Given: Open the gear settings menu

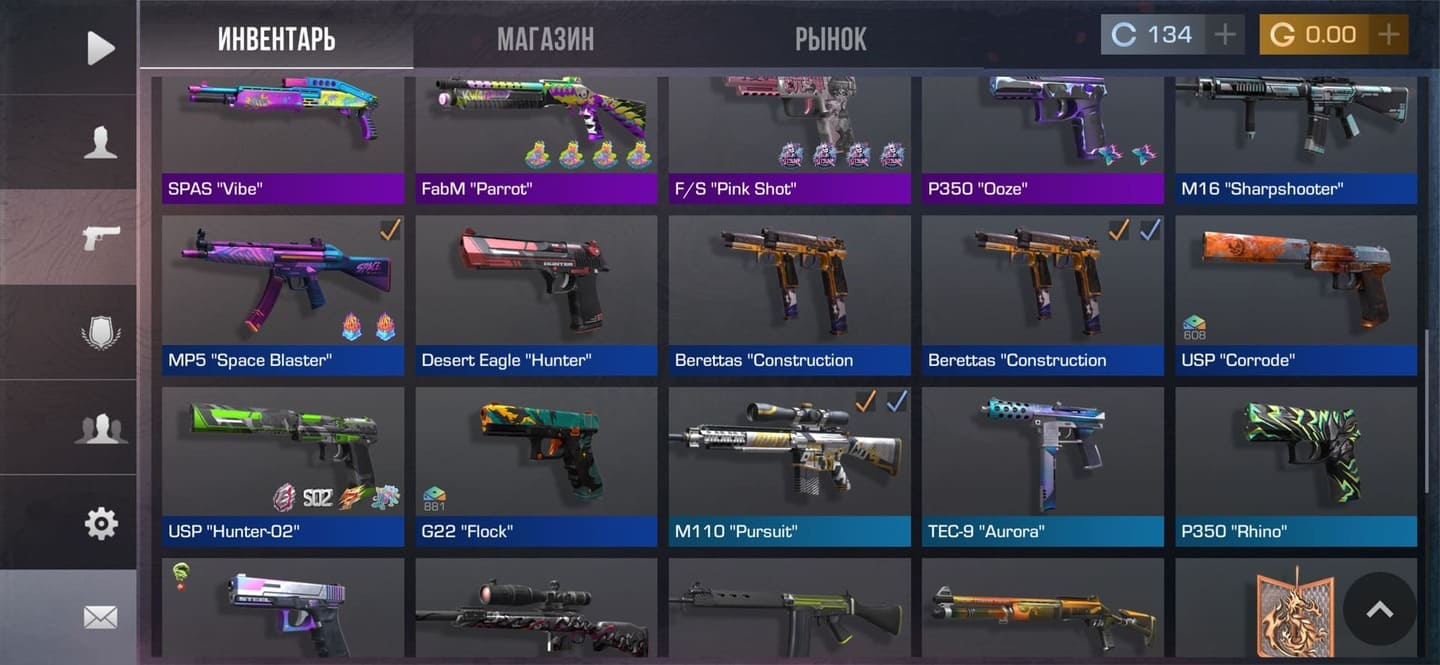Looking at the screenshot, I should point(100,523).
